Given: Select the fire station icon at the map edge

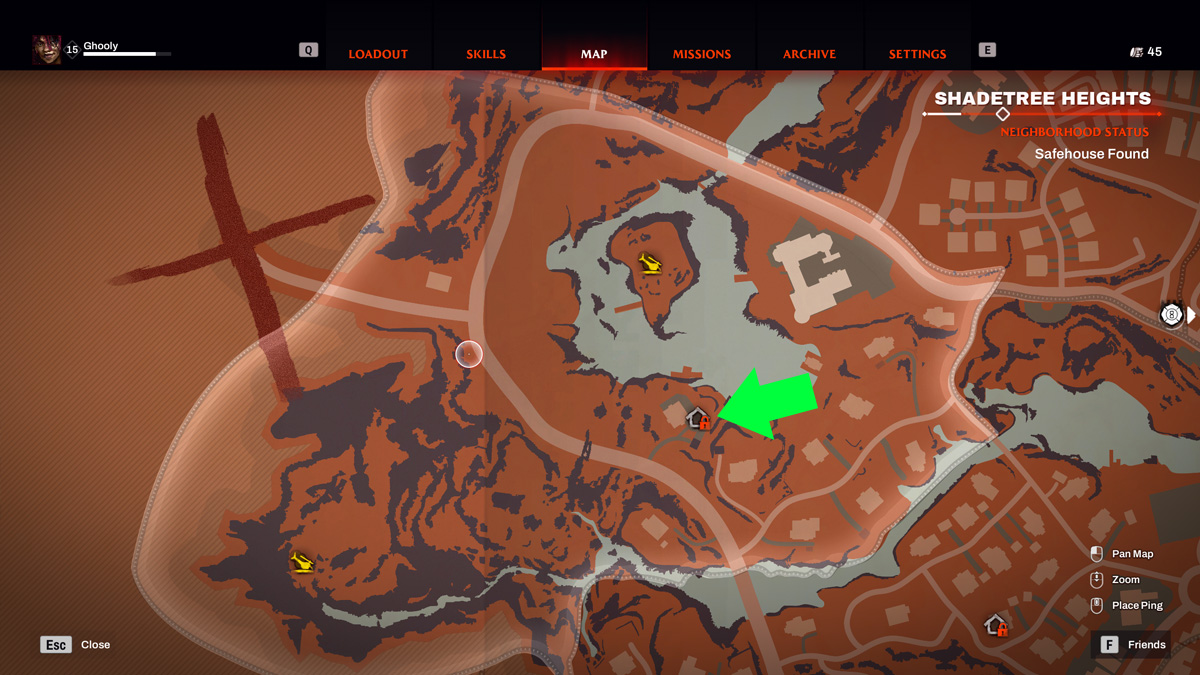Looking at the screenshot, I should coord(1171,315).
